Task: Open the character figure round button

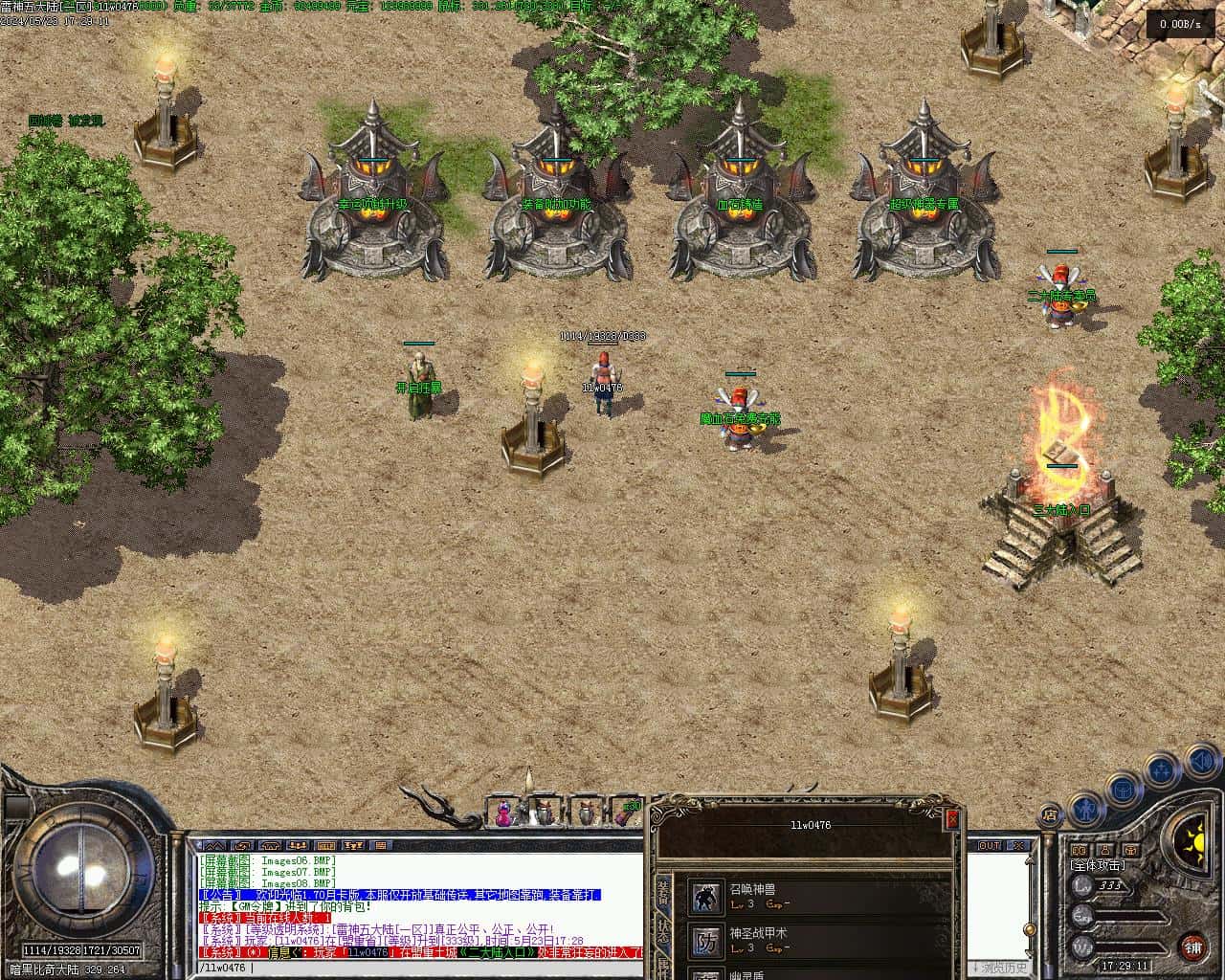Action: (x=1084, y=807)
